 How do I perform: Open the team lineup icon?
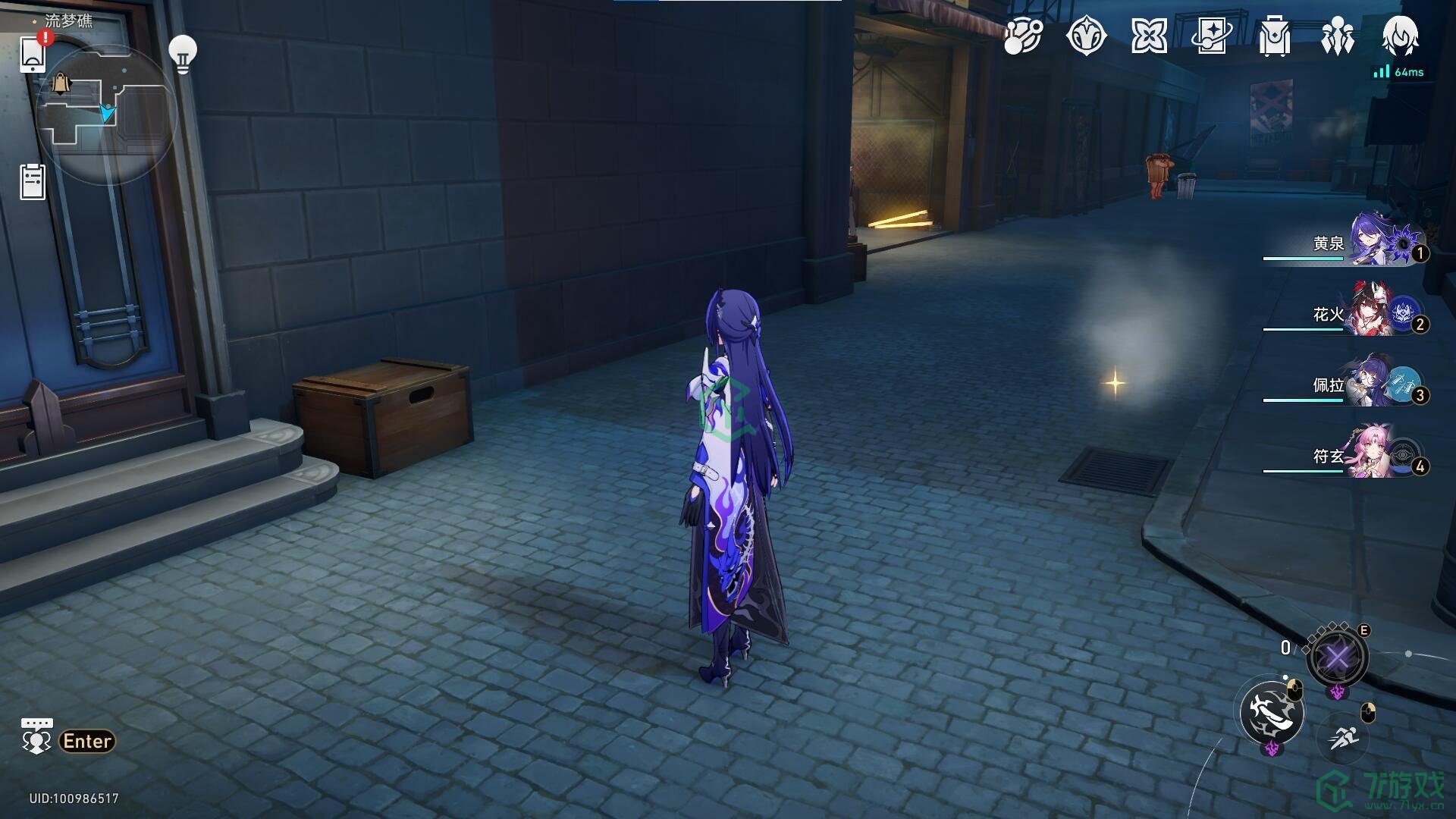[1337, 36]
